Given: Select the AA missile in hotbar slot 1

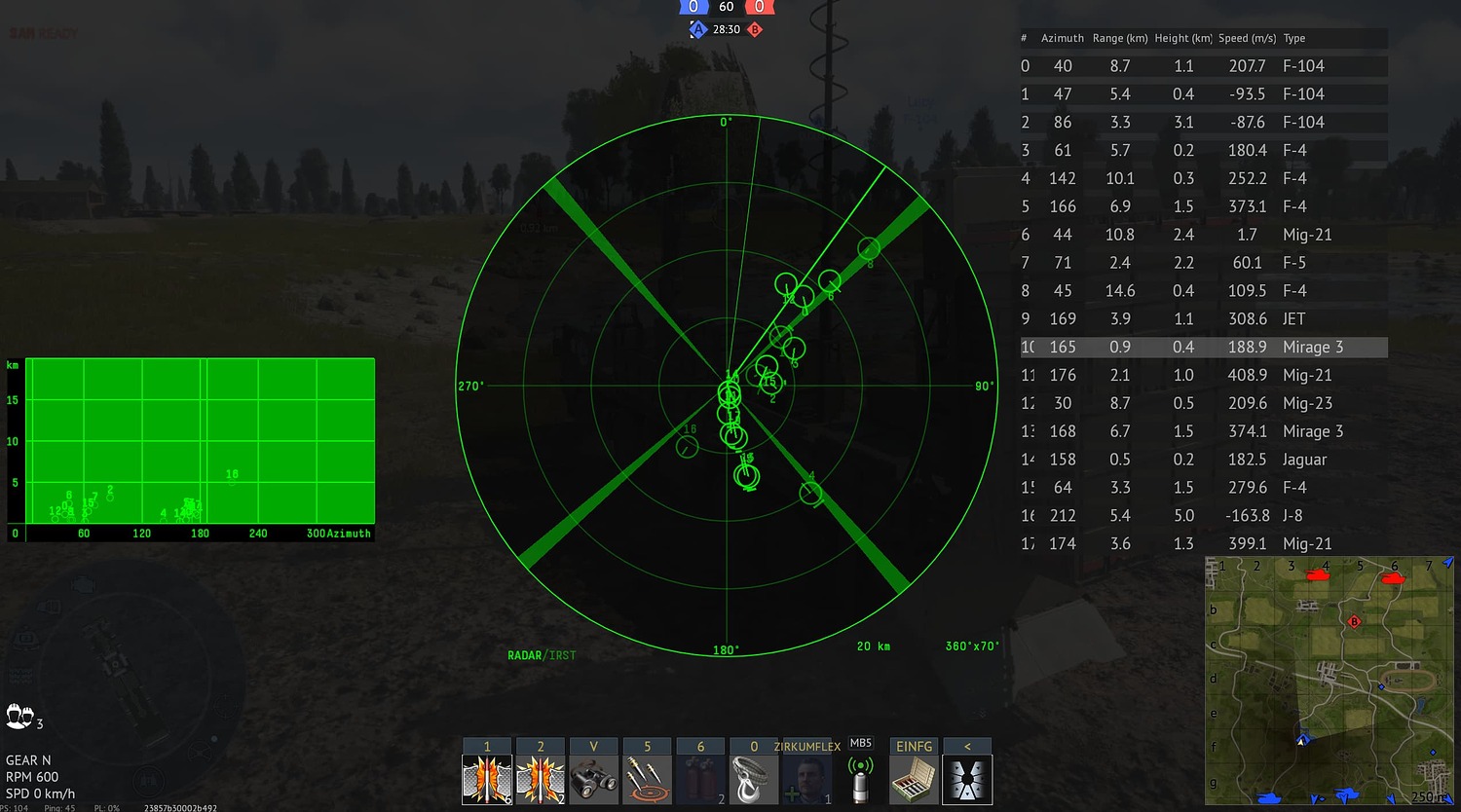Looking at the screenshot, I should (x=487, y=776).
